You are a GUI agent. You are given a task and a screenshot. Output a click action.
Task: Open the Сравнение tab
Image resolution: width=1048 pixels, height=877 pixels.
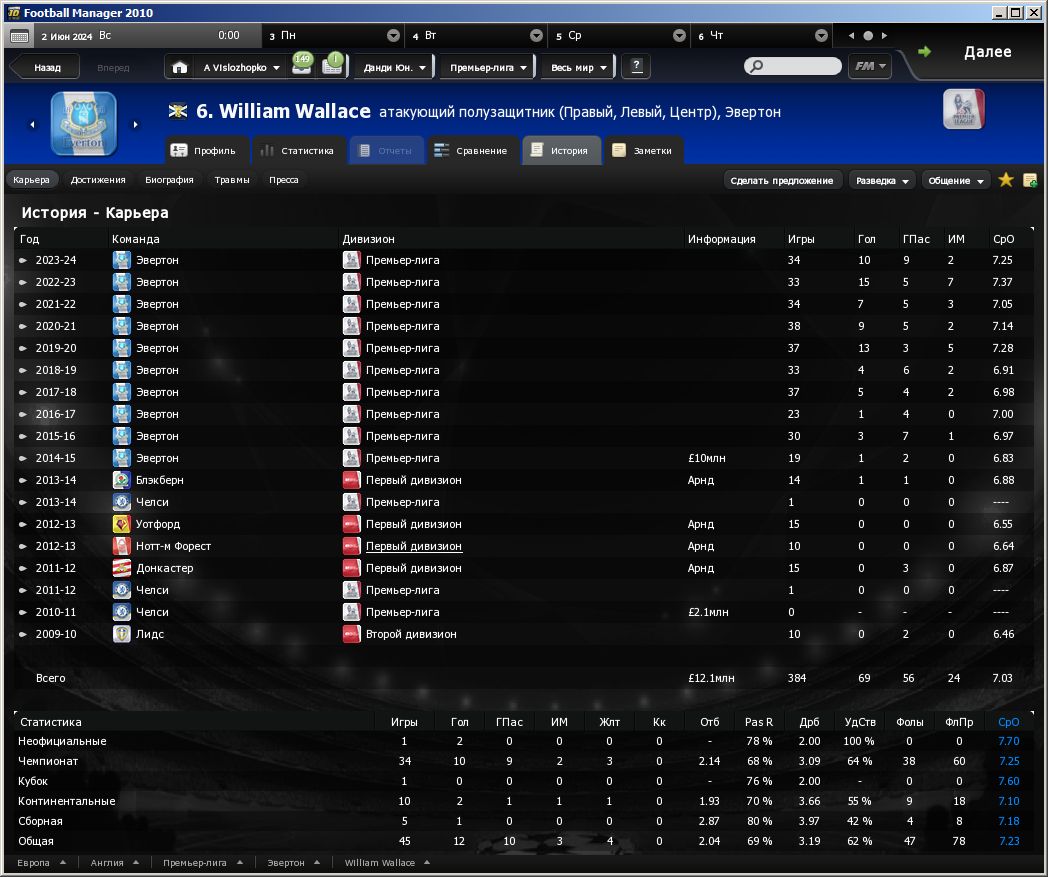pyautogui.click(x=472, y=151)
